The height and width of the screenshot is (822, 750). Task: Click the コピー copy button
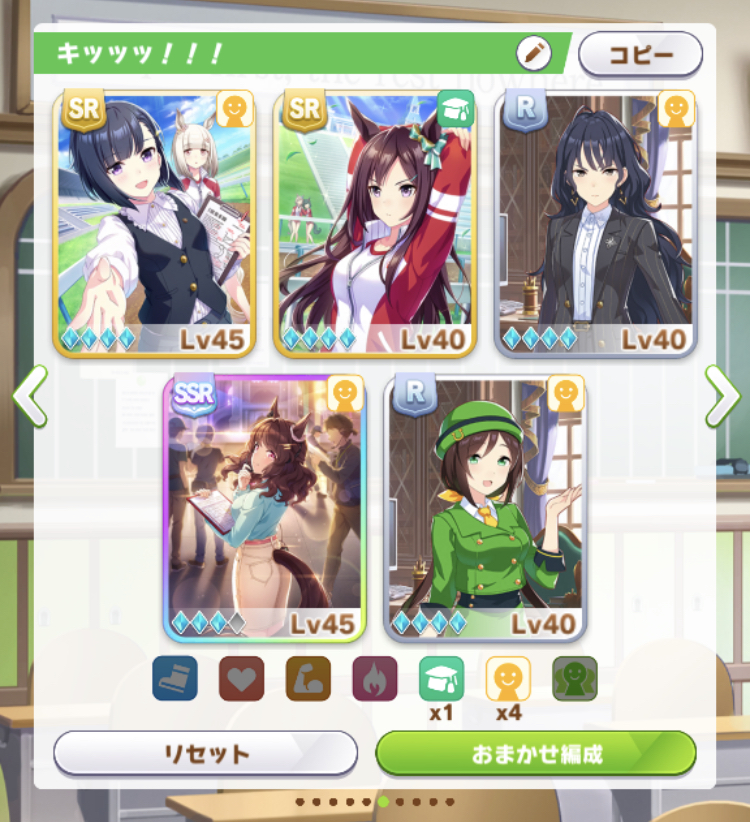(x=640, y=54)
